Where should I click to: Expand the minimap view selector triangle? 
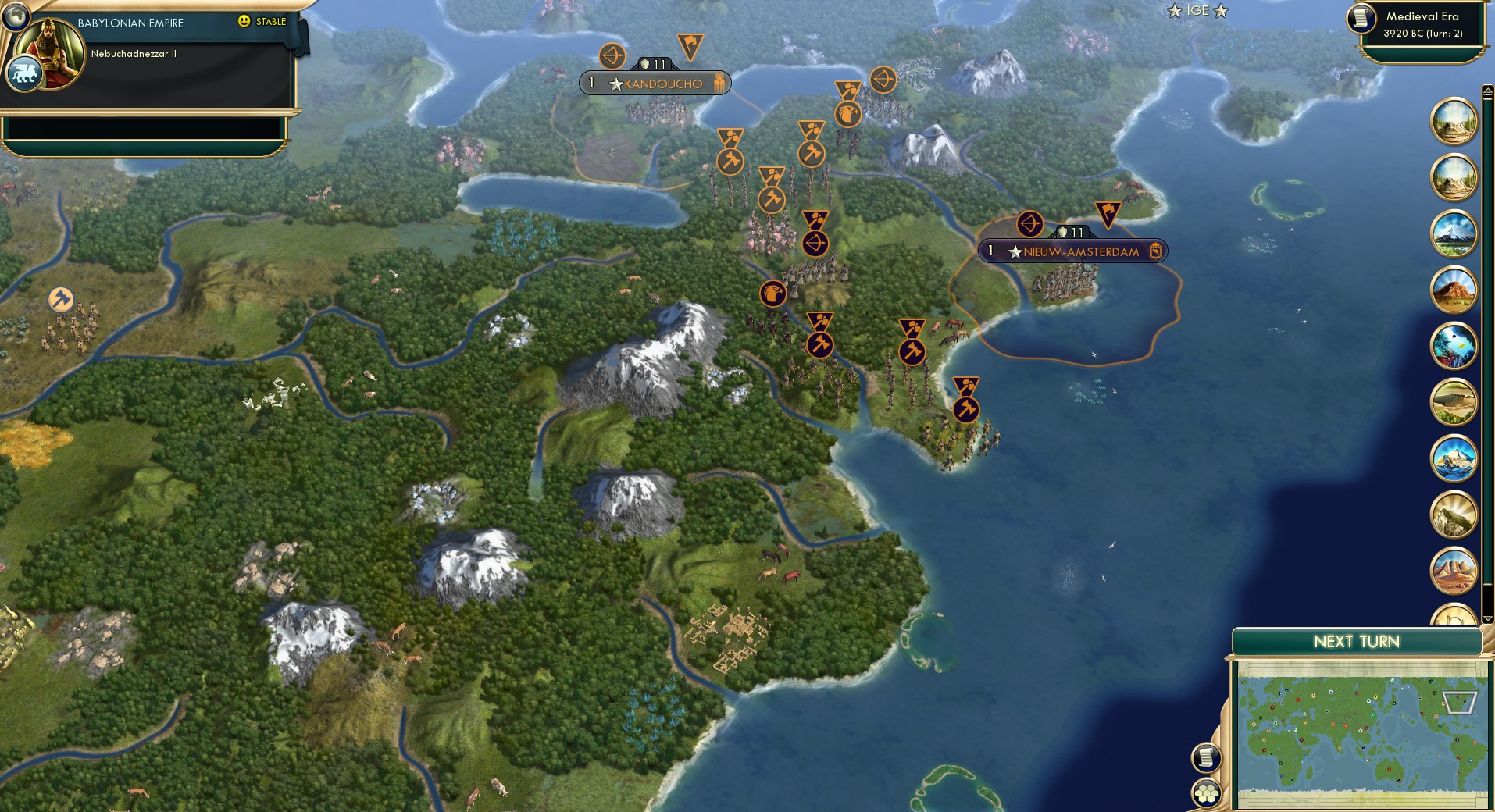[1459, 703]
